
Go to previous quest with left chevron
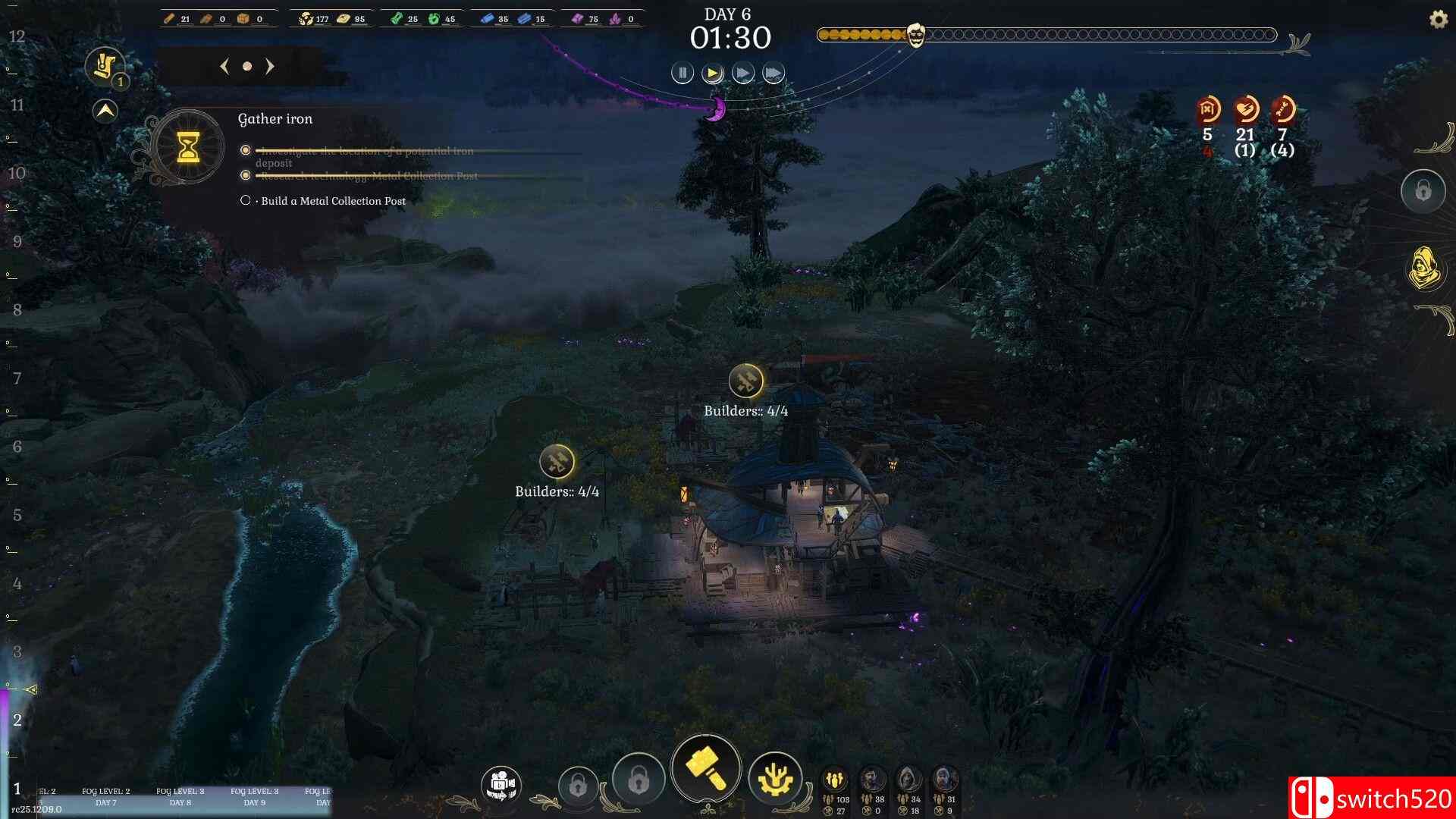pos(223,67)
